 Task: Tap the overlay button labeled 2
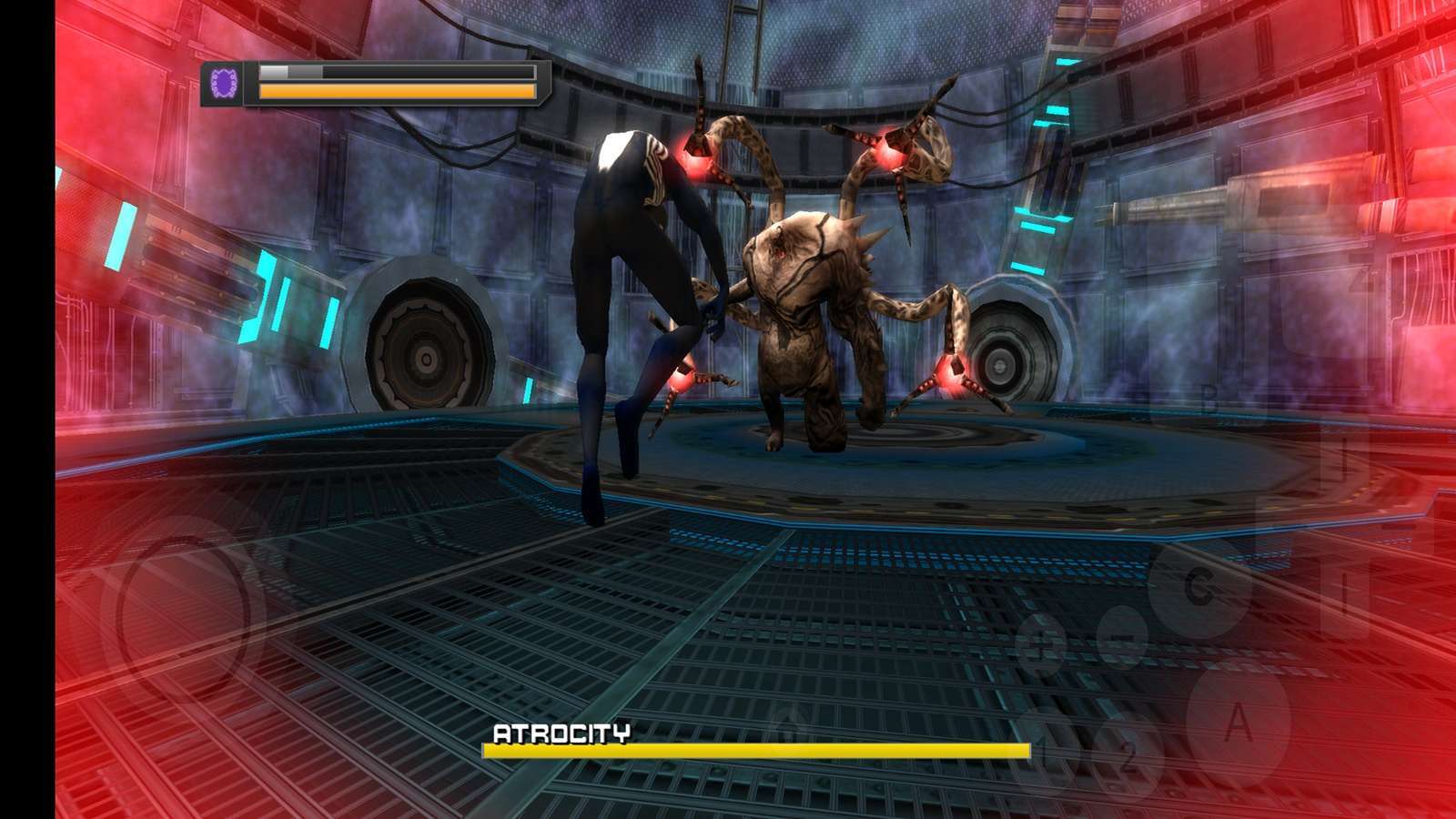1127,754
